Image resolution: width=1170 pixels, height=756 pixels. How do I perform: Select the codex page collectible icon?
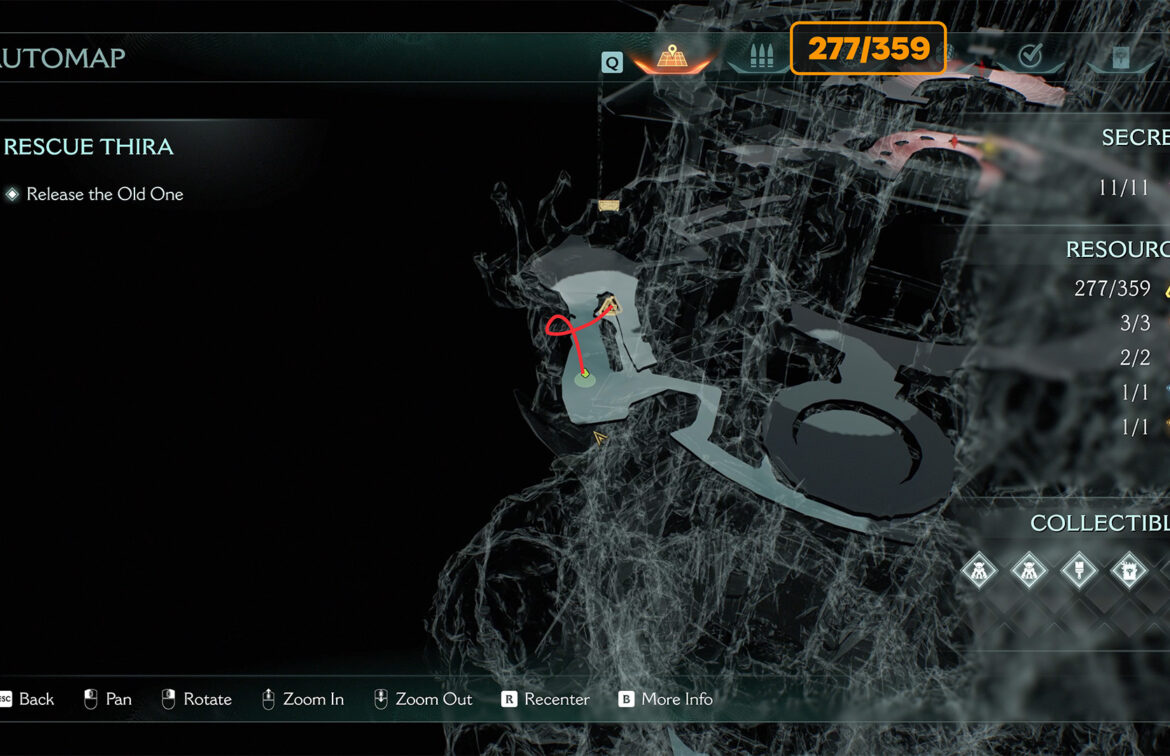point(1129,571)
